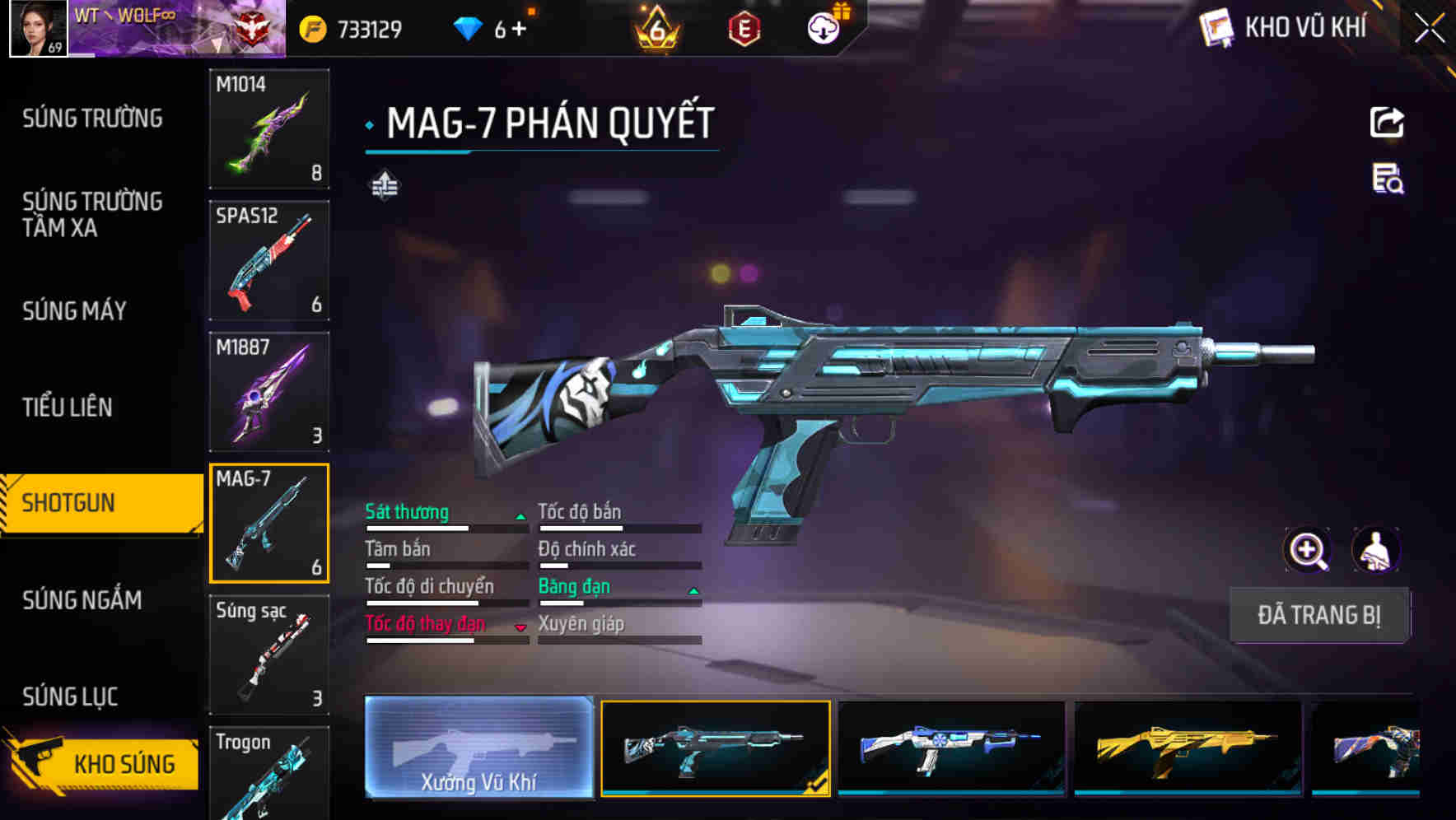Select the M1014 shotgun slot
Screen dimensions: 1456x820
point(269,129)
